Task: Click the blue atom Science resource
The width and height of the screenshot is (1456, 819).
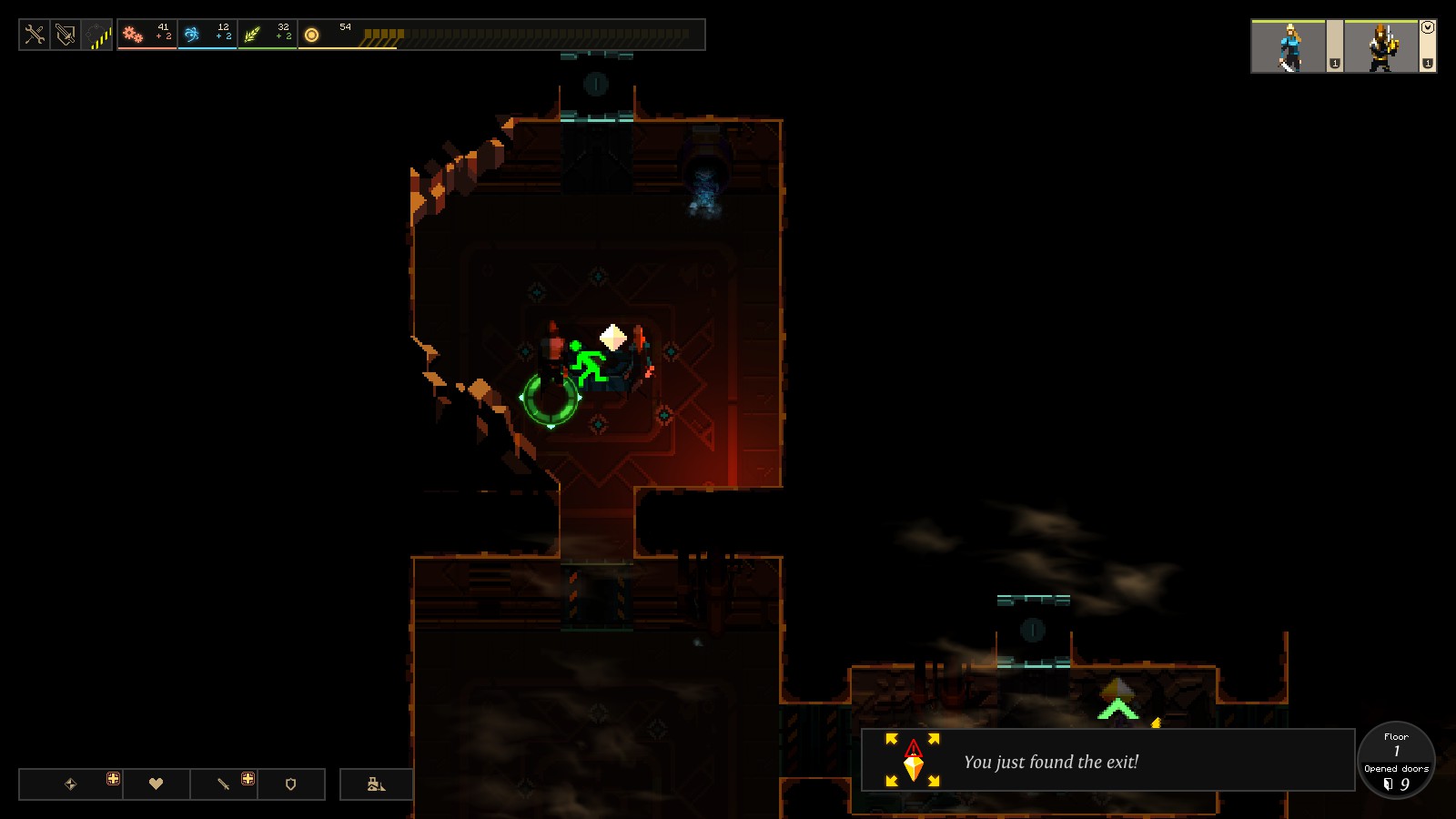Action: (x=192, y=35)
